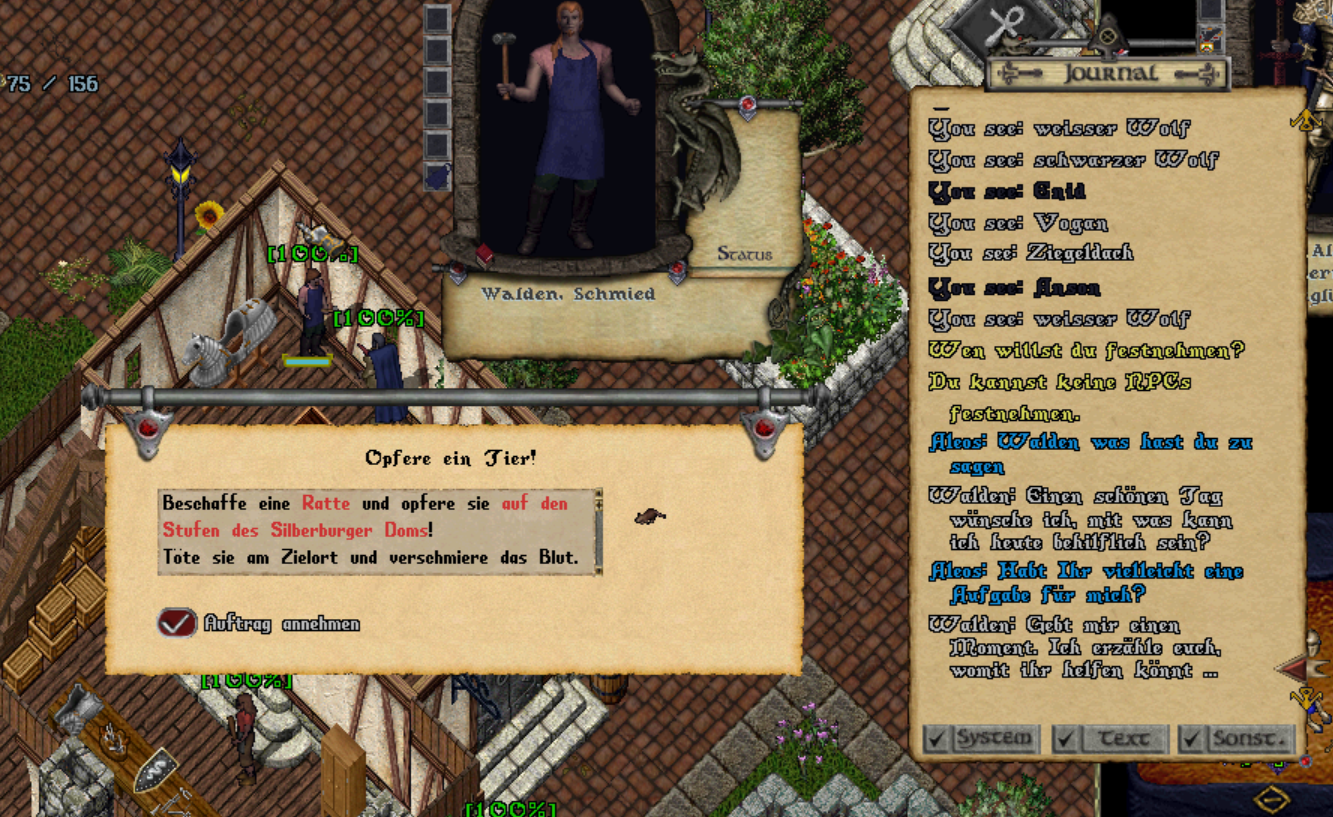The image size is (1333, 817).
Task: Click the rat item icon in quest dialog
Action: point(649,516)
